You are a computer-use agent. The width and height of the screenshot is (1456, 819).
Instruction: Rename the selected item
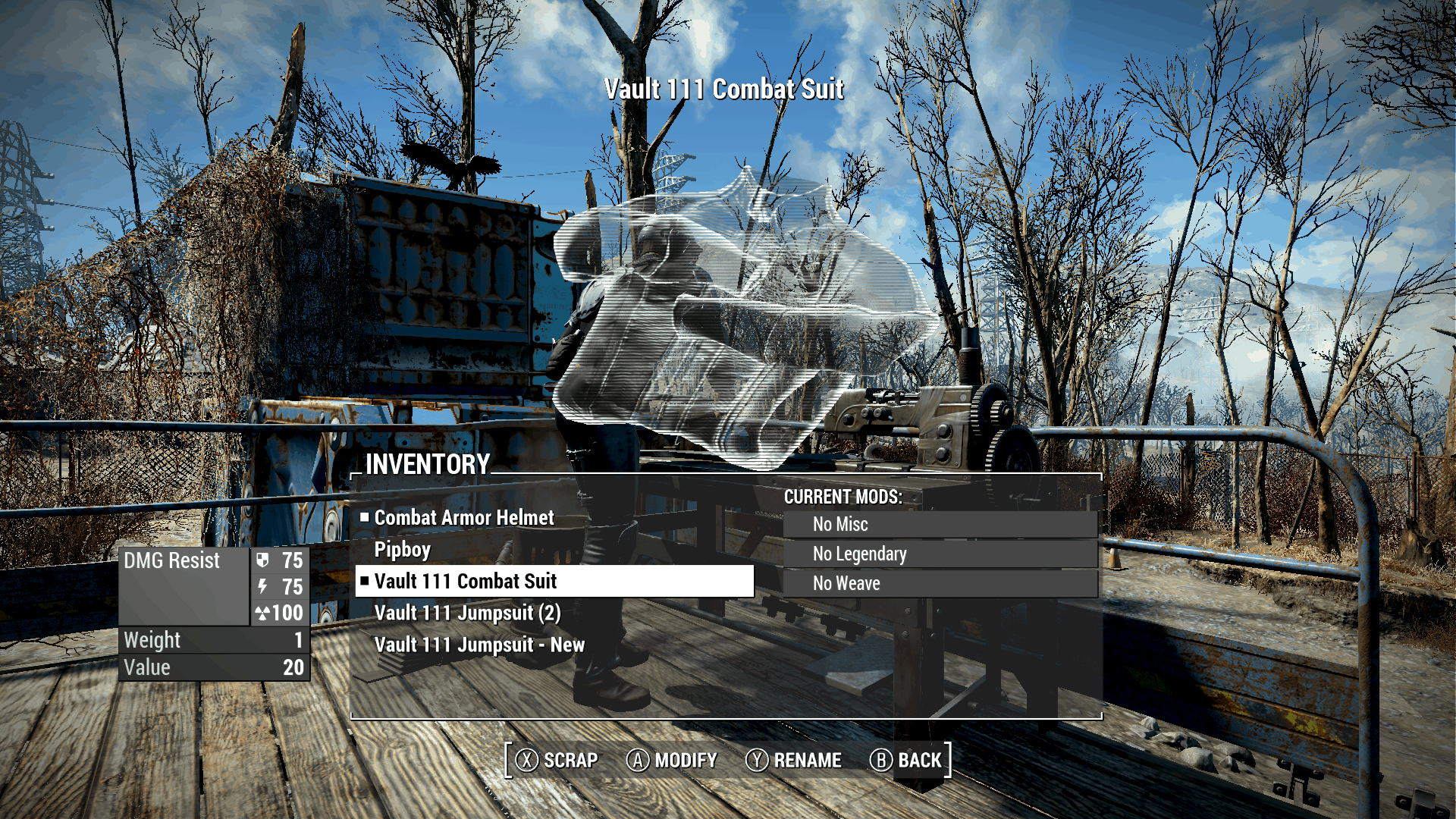click(x=793, y=760)
